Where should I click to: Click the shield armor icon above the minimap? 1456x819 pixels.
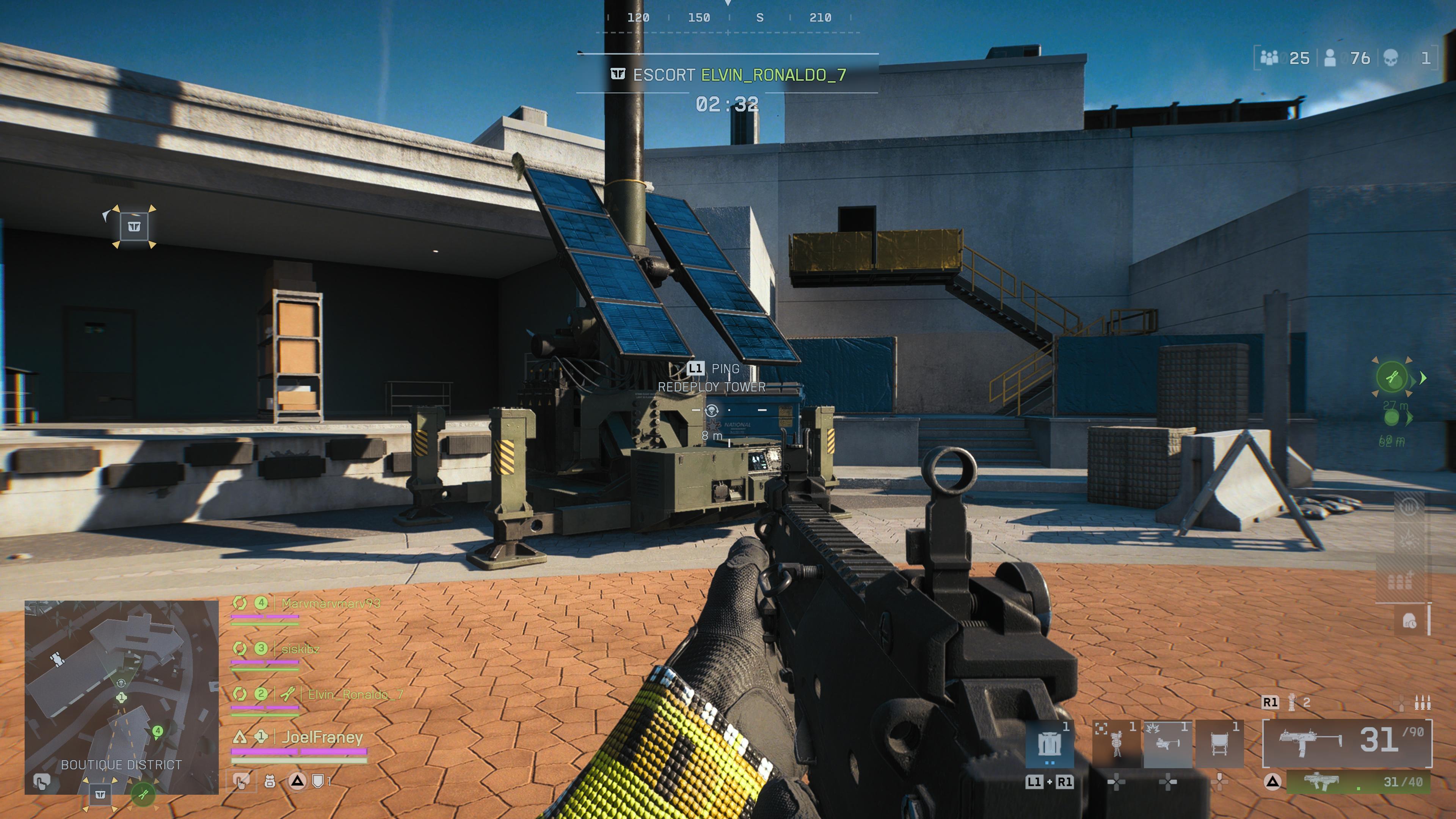tap(318, 782)
